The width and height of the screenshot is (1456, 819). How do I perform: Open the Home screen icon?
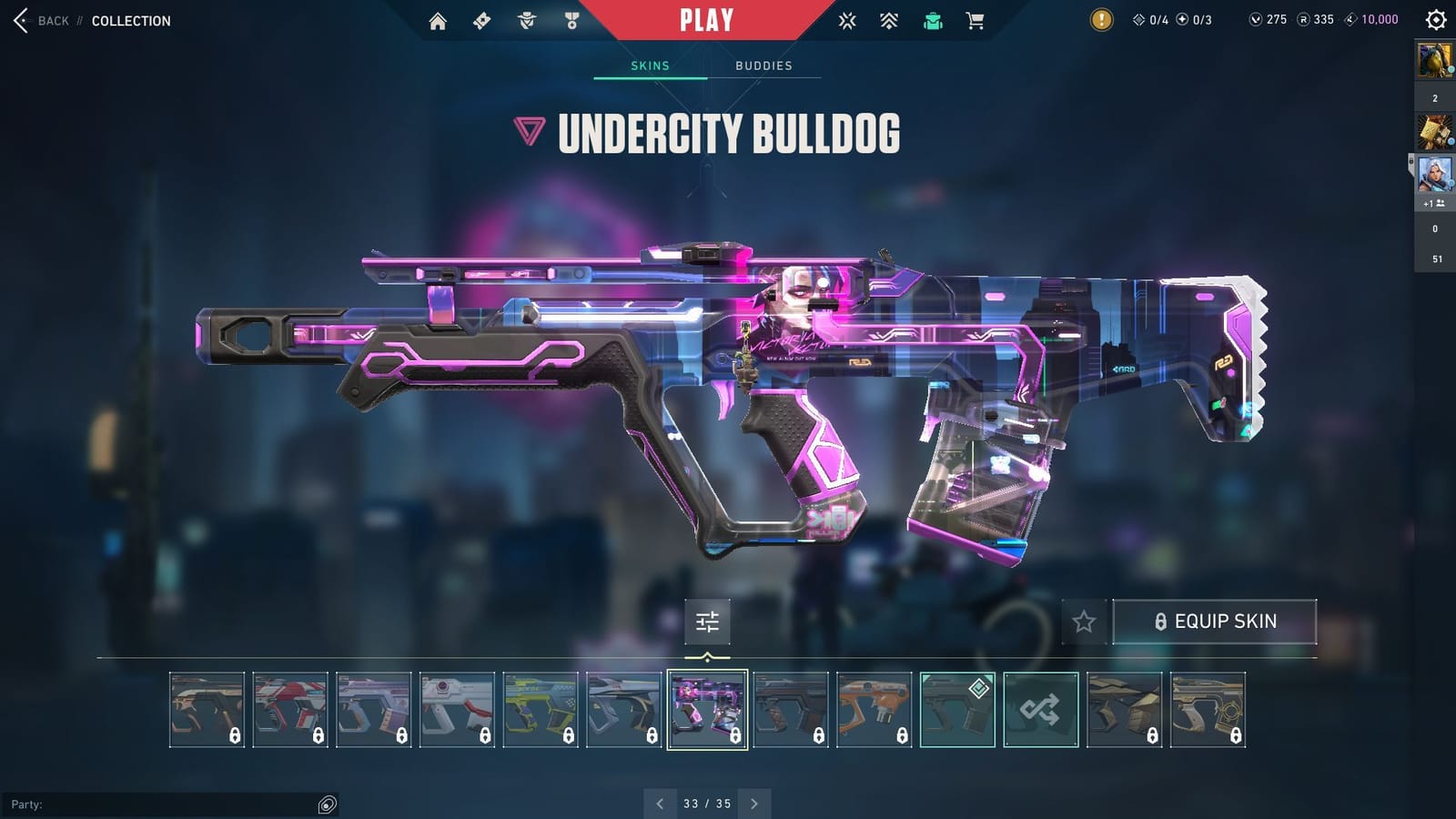click(x=438, y=20)
